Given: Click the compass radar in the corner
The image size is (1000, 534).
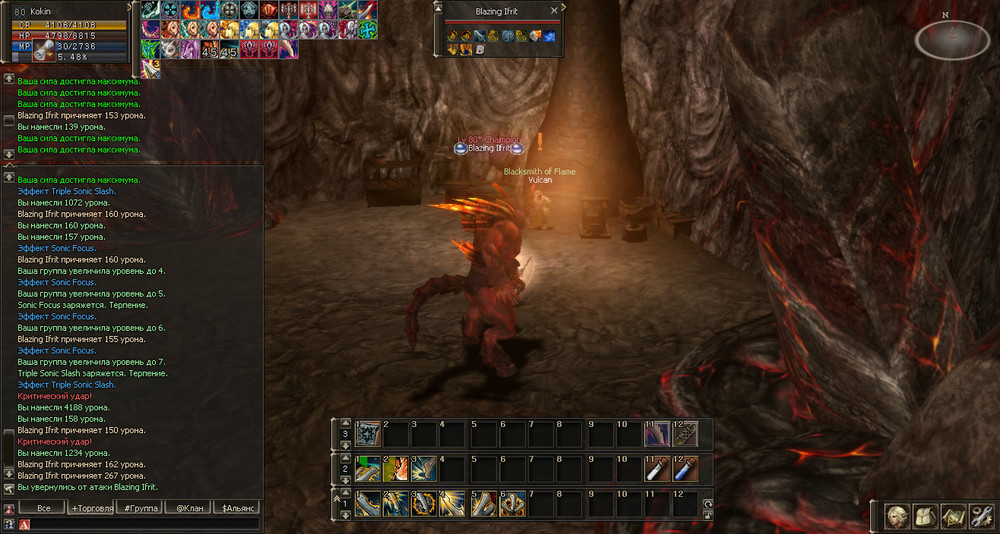Looking at the screenshot, I should click(x=952, y=40).
